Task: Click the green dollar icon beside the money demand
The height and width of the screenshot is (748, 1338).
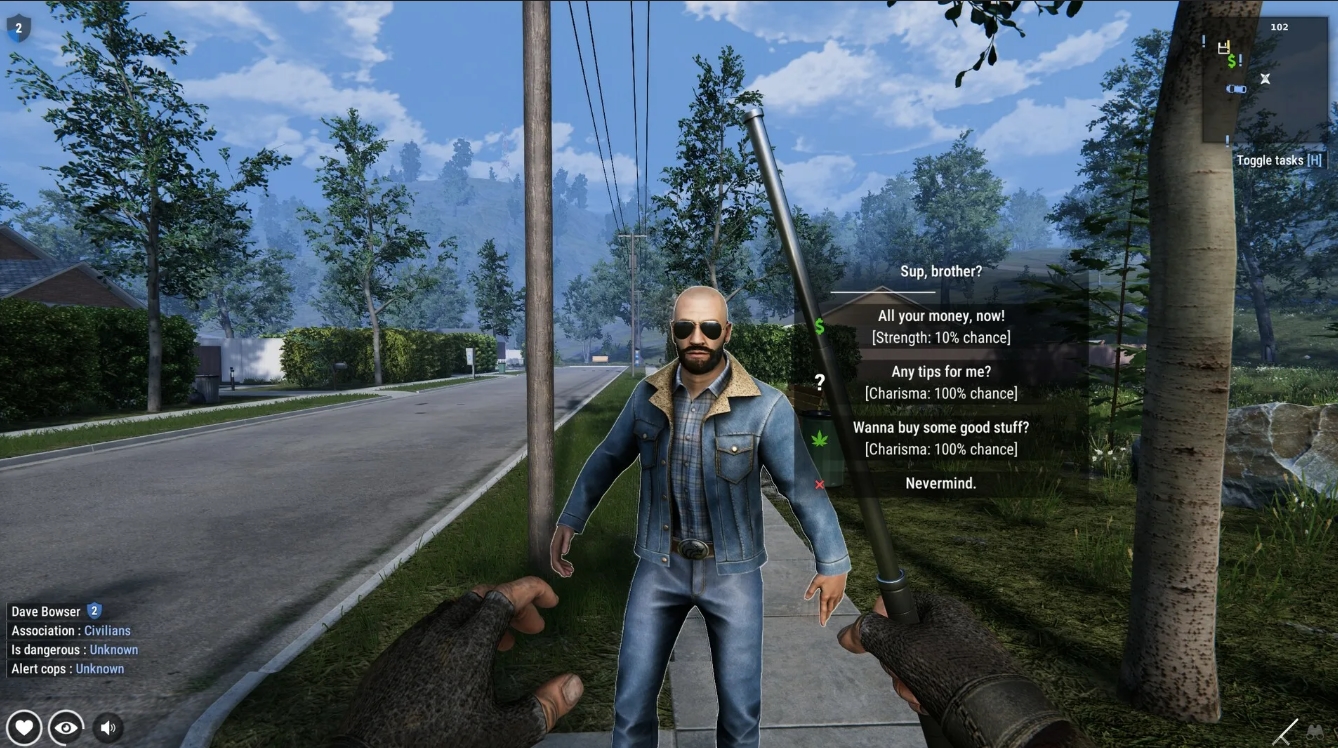Action: pos(820,325)
